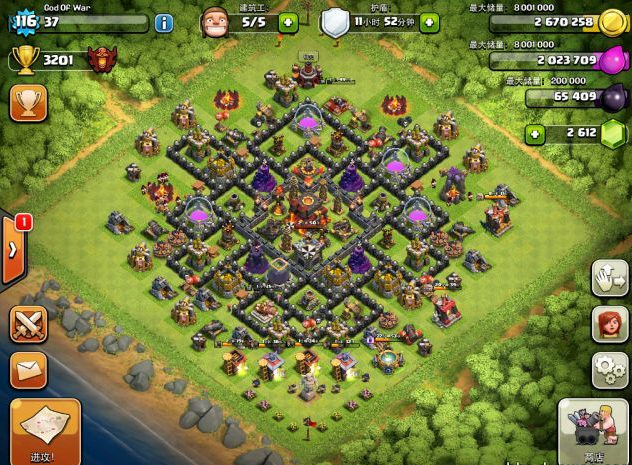Open the village layout editor hand icon

click(x=609, y=278)
